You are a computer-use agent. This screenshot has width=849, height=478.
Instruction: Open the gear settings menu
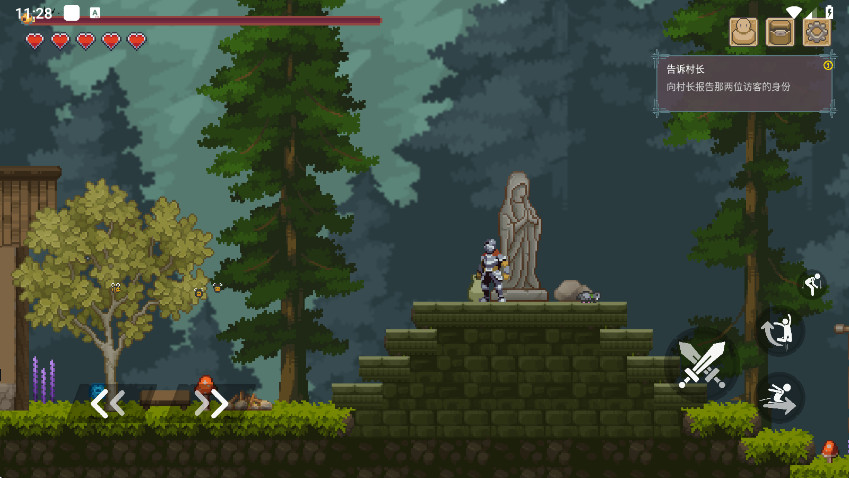pyautogui.click(x=817, y=32)
